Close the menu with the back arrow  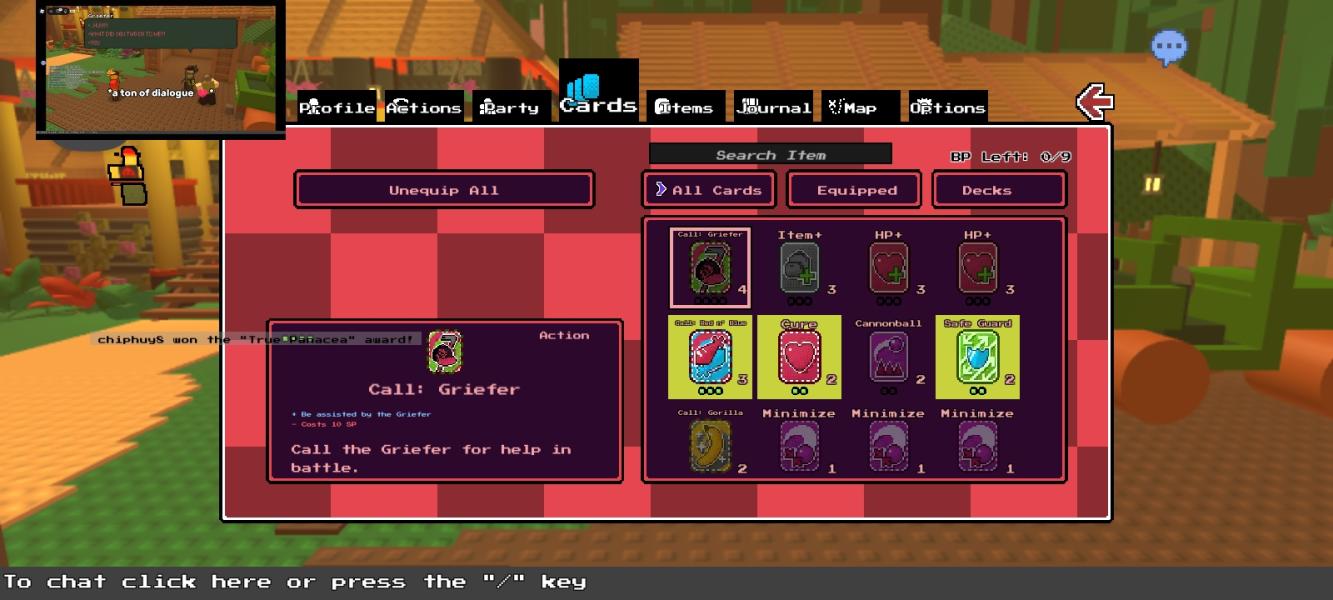tap(1094, 102)
